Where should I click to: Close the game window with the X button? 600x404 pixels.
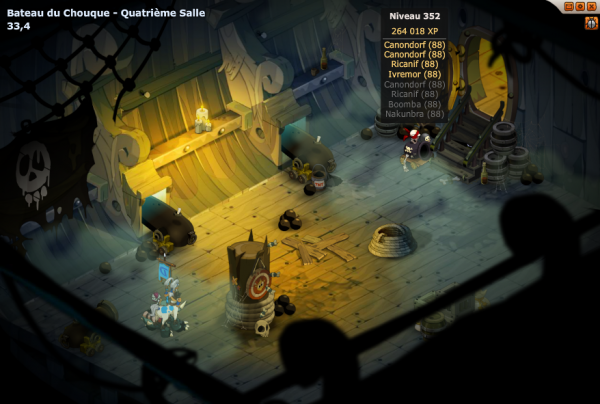click(x=591, y=6)
